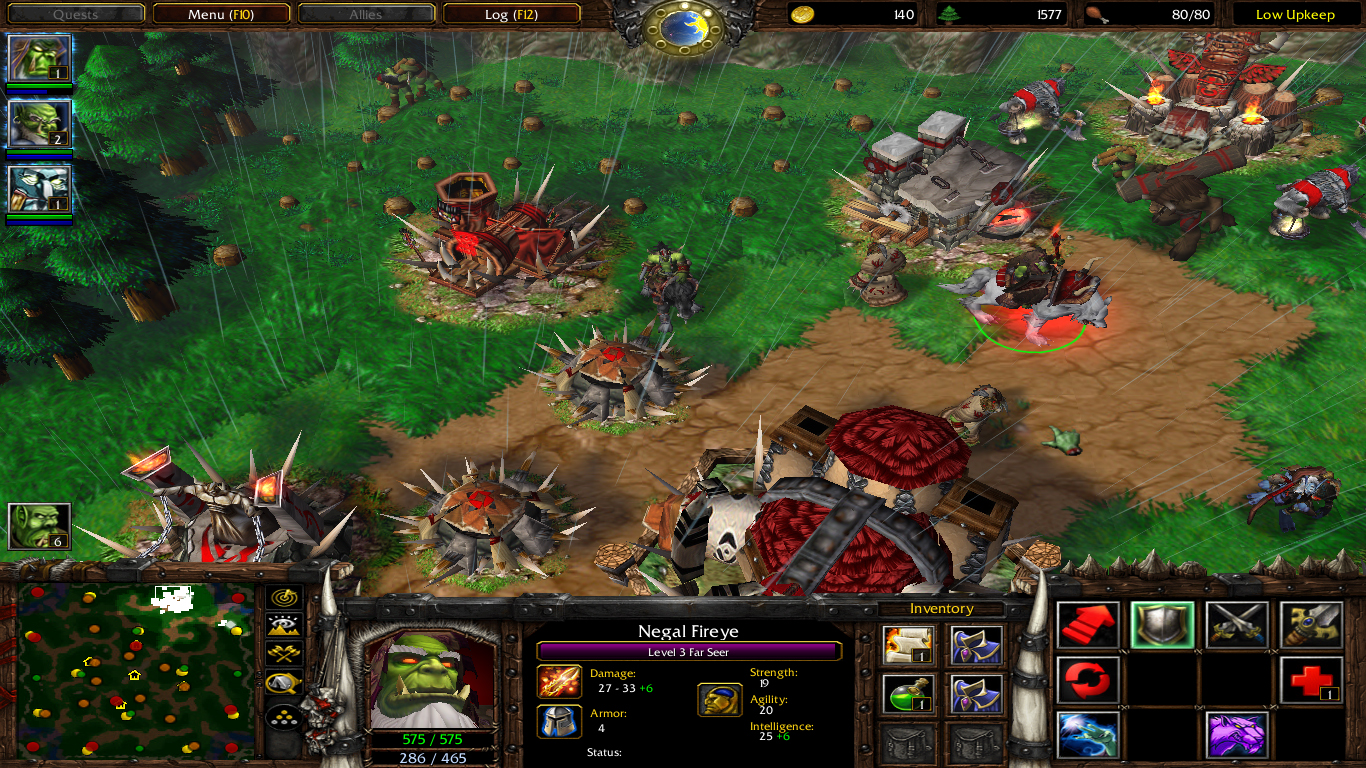Select the crossed swords command icon

(1237, 625)
